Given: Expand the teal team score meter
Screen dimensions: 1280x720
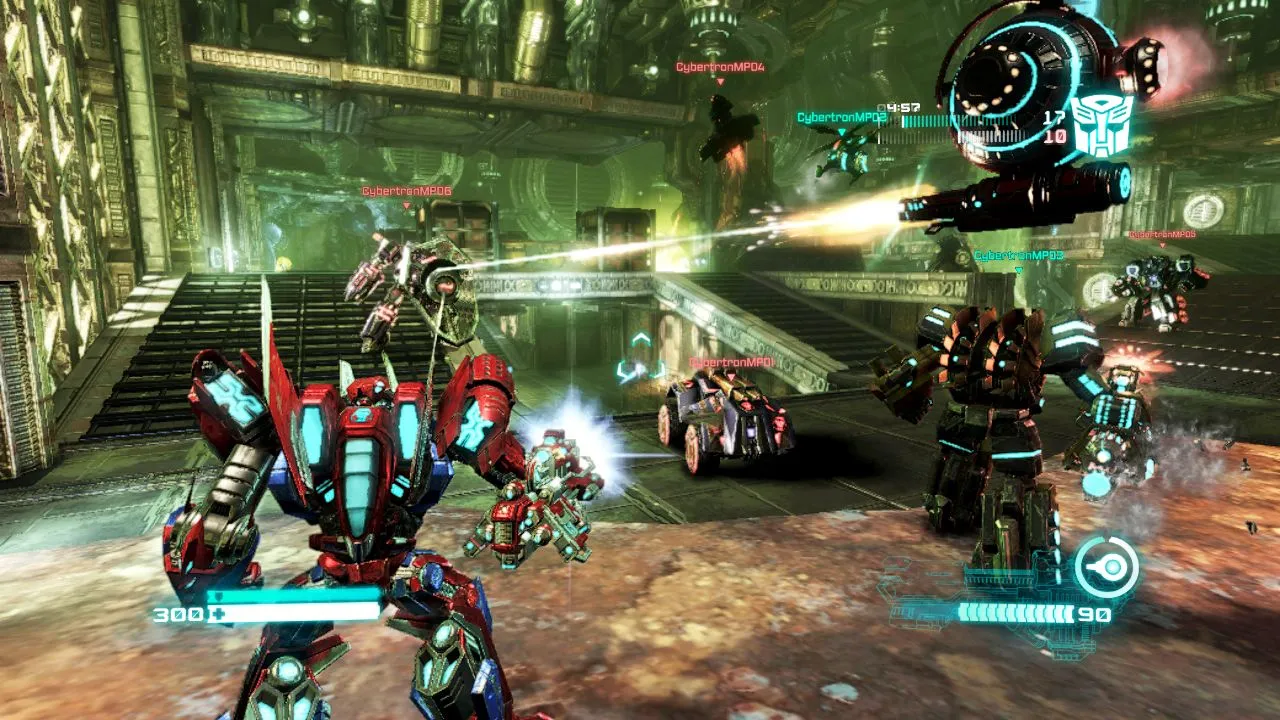Looking at the screenshot, I should [955, 121].
